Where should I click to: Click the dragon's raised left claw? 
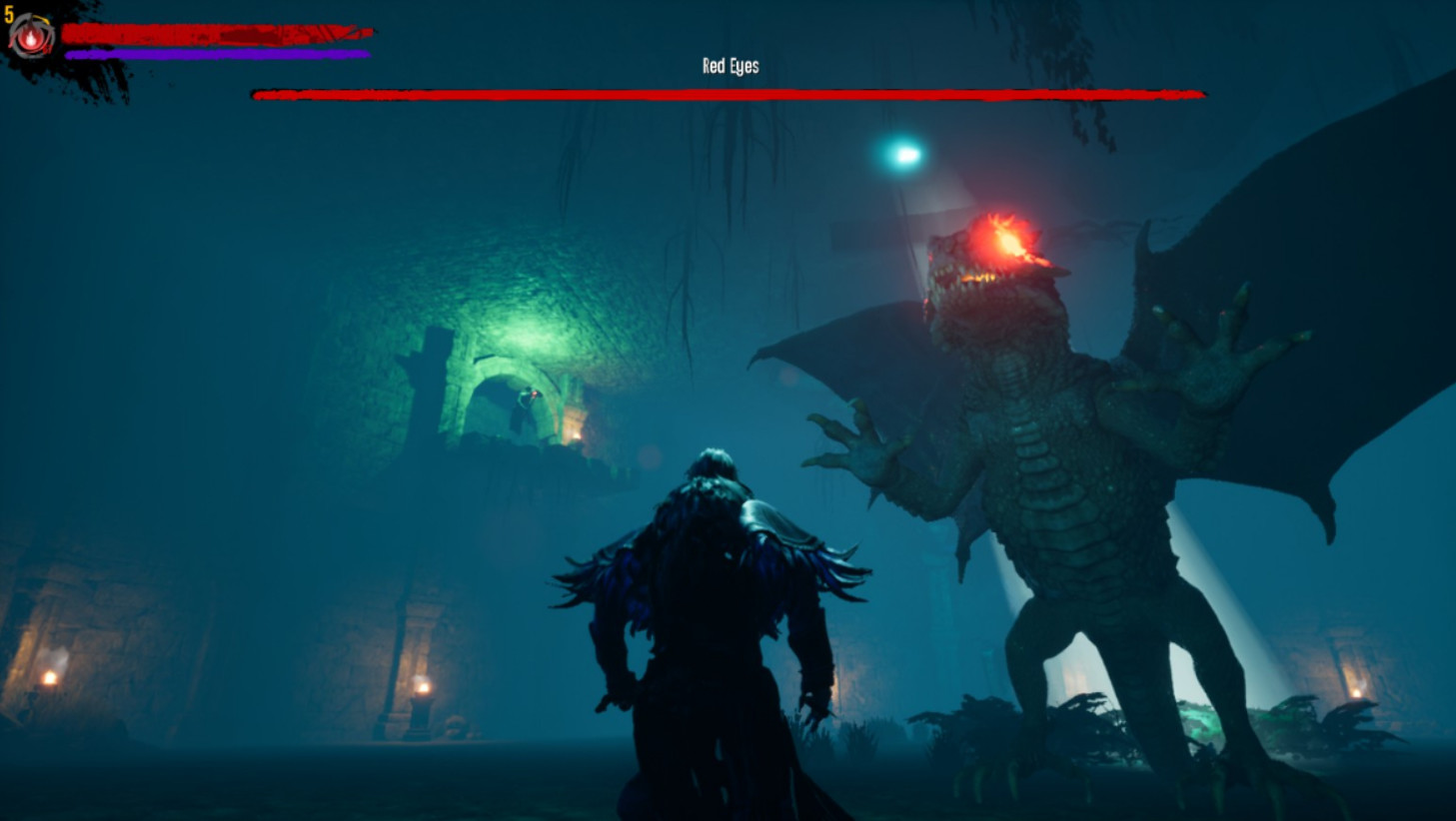click(x=1209, y=340)
